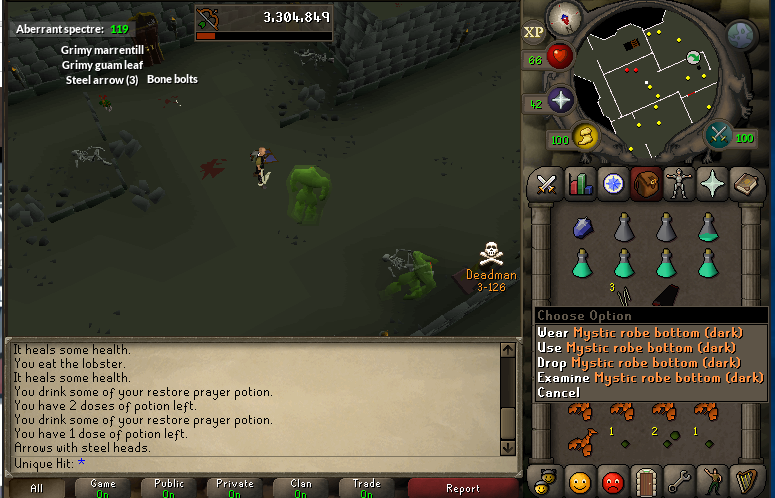Activate the special attack orb
This screenshot has height=498, width=775.
pos(718,134)
